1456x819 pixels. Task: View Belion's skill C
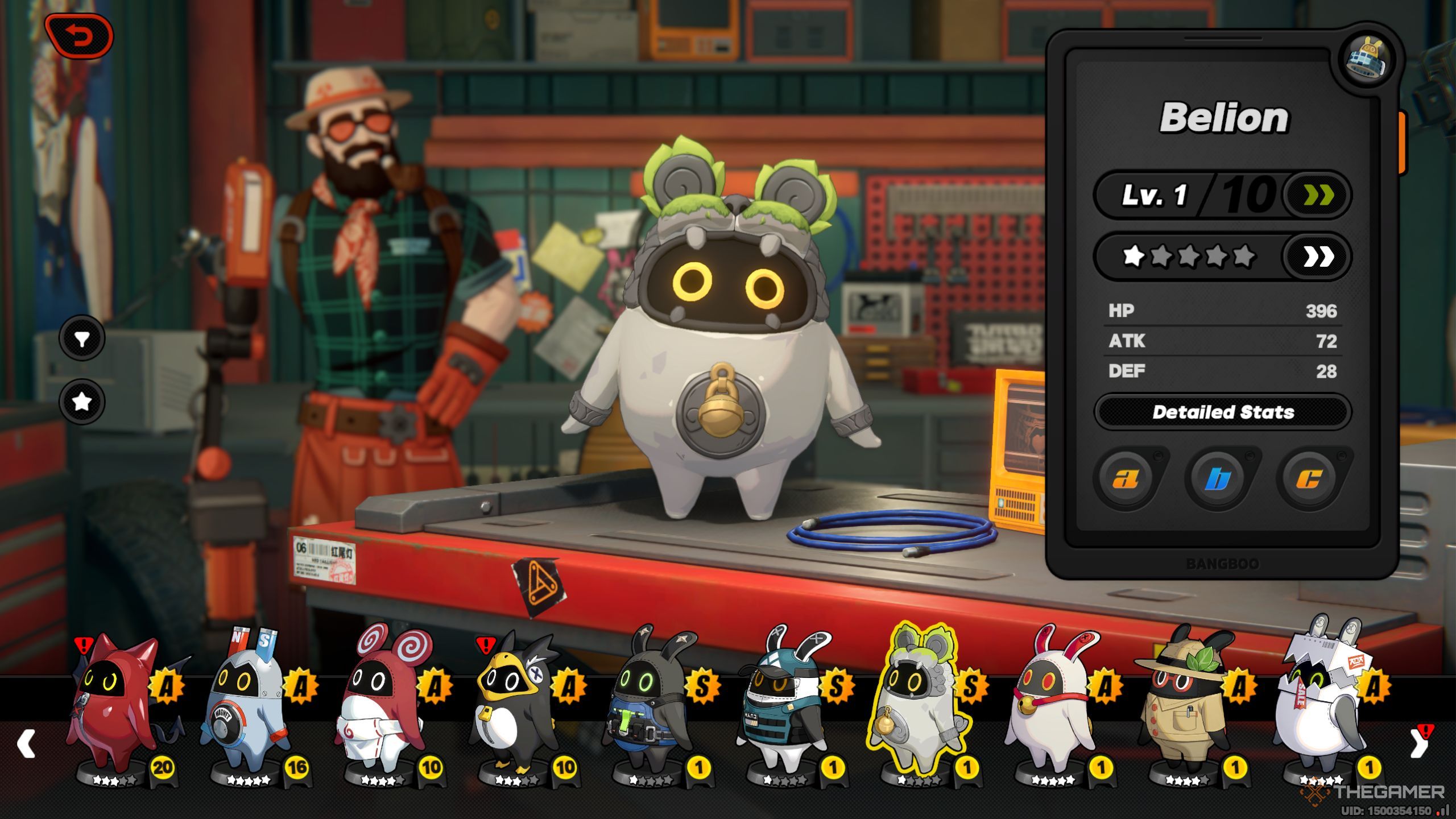pos(1309,479)
